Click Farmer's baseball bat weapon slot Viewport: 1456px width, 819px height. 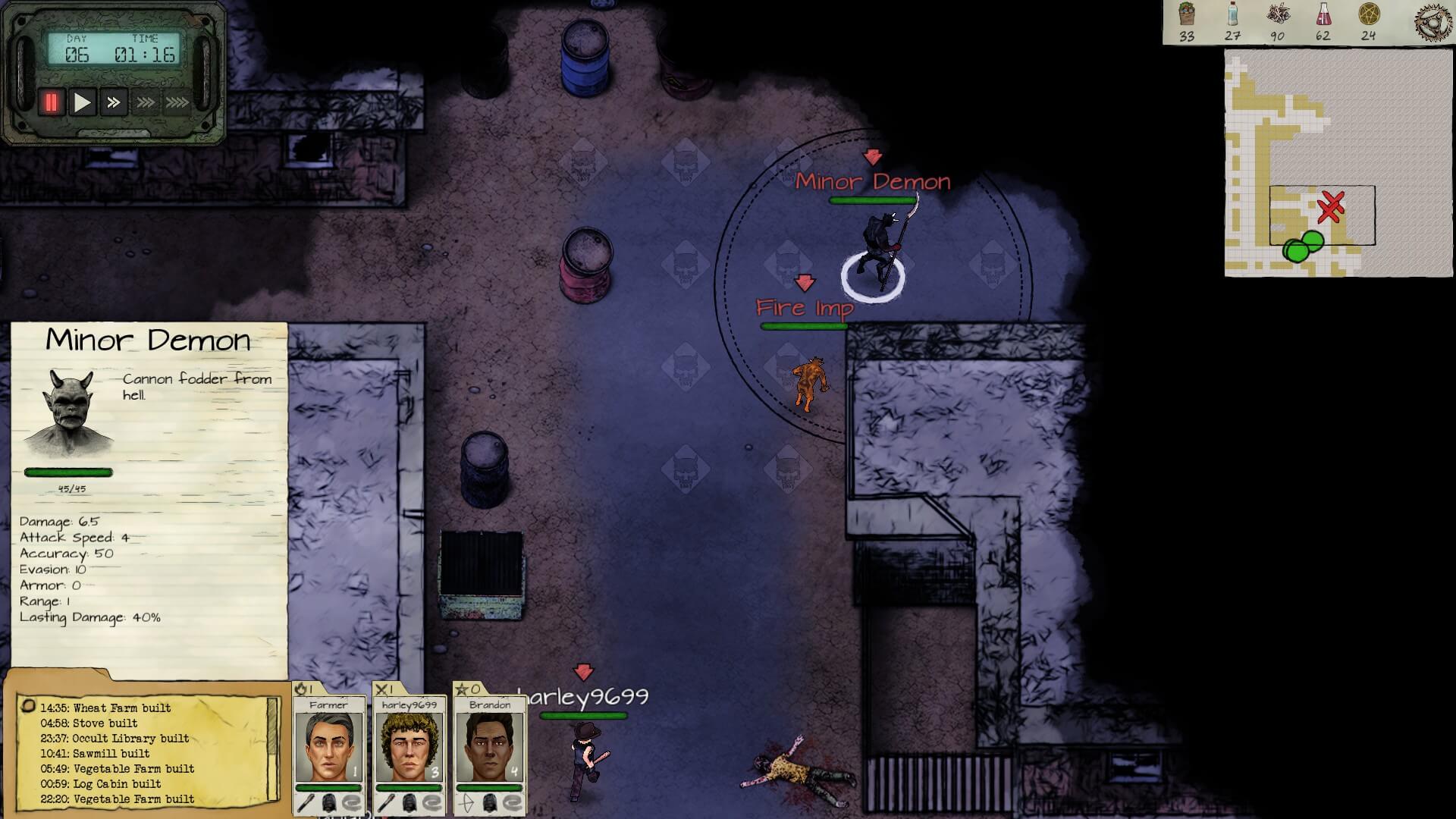tap(305, 803)
